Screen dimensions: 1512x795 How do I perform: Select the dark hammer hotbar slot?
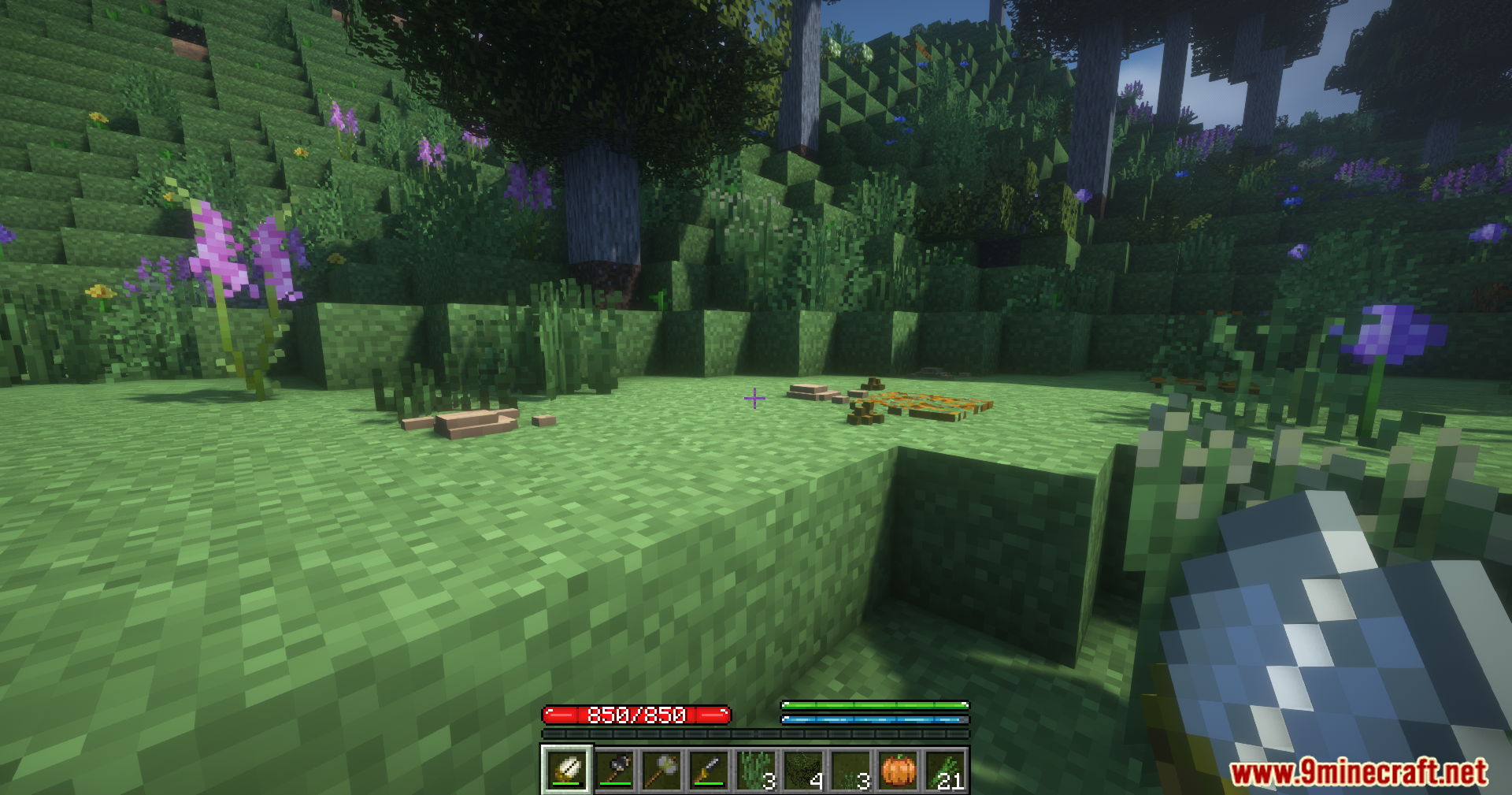pos(615,770)
